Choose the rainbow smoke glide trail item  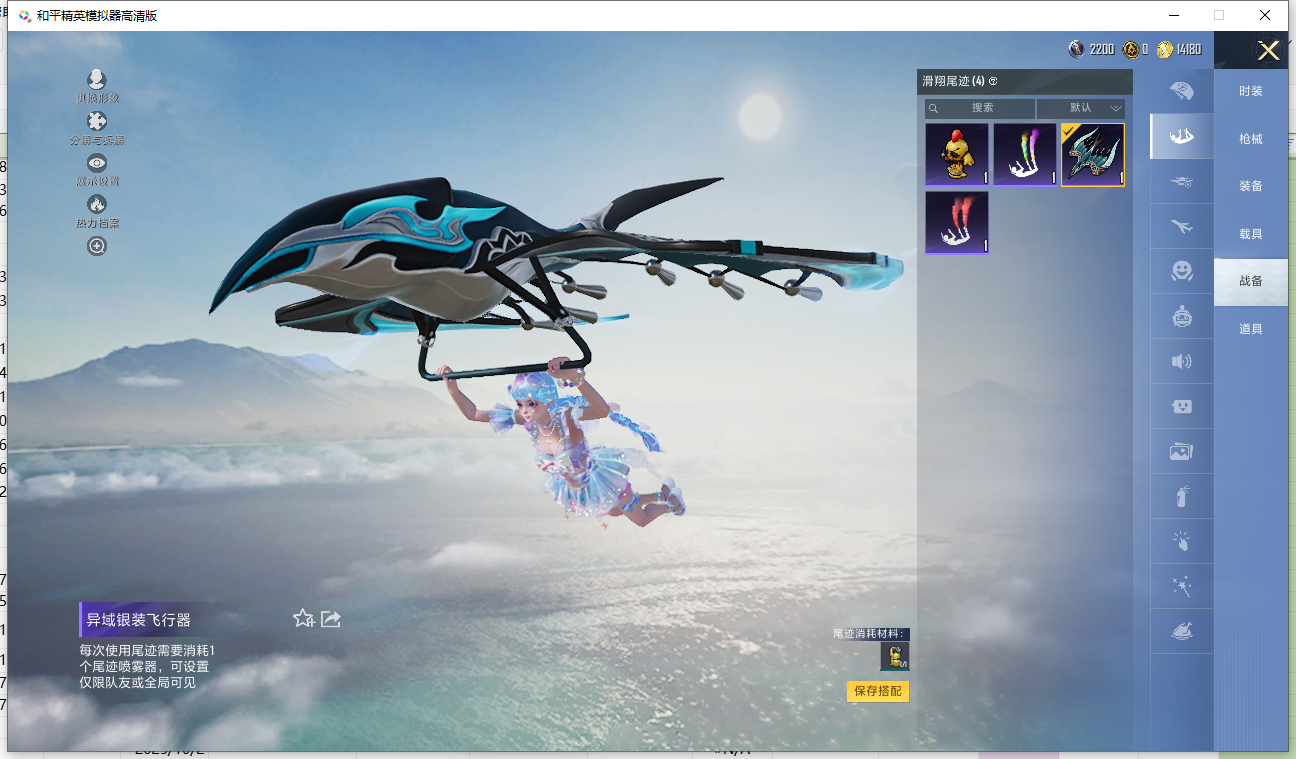click(1025, 155)
